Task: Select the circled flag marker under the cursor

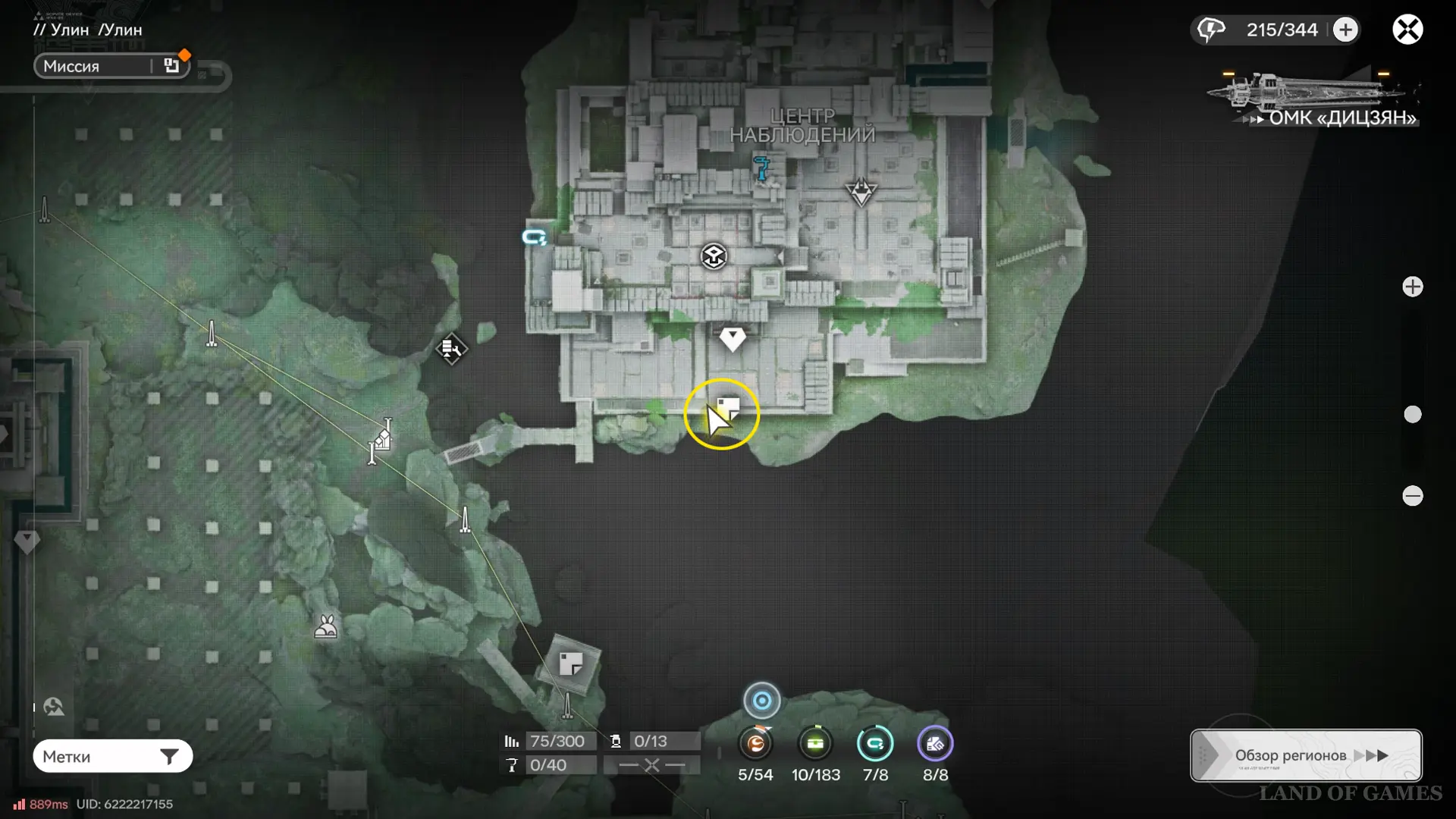Action: coord(726,409)
